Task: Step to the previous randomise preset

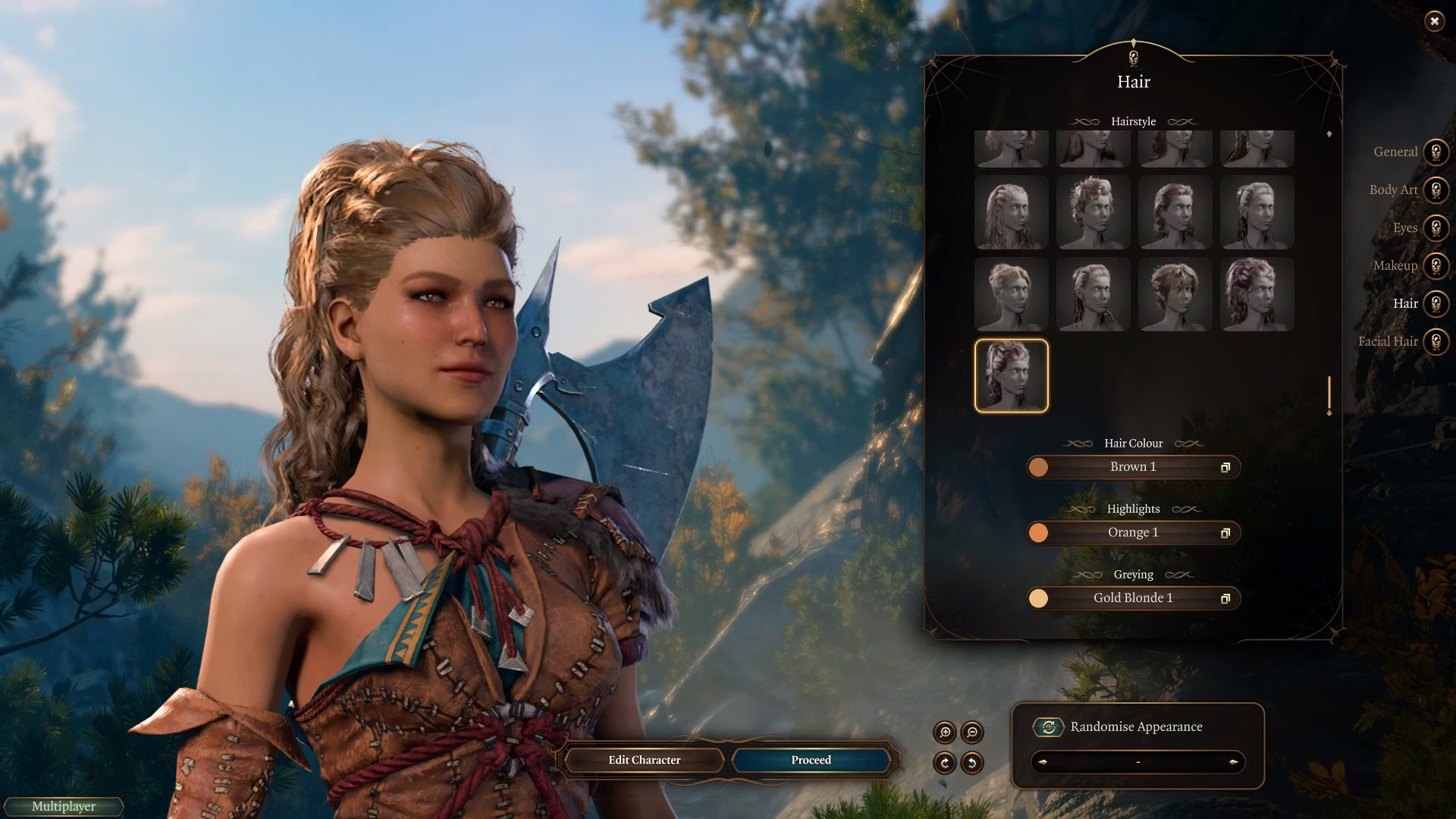Action: [x=1043, y=762]
